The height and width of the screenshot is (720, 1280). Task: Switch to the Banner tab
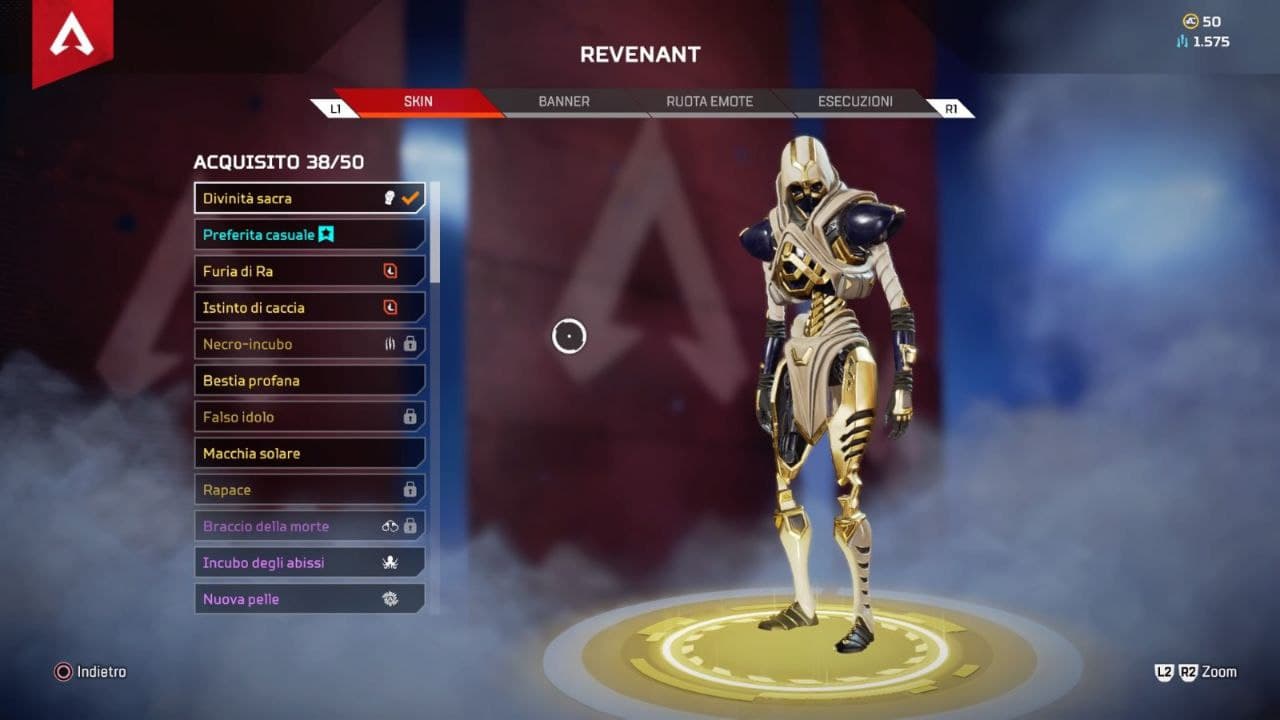564,102
